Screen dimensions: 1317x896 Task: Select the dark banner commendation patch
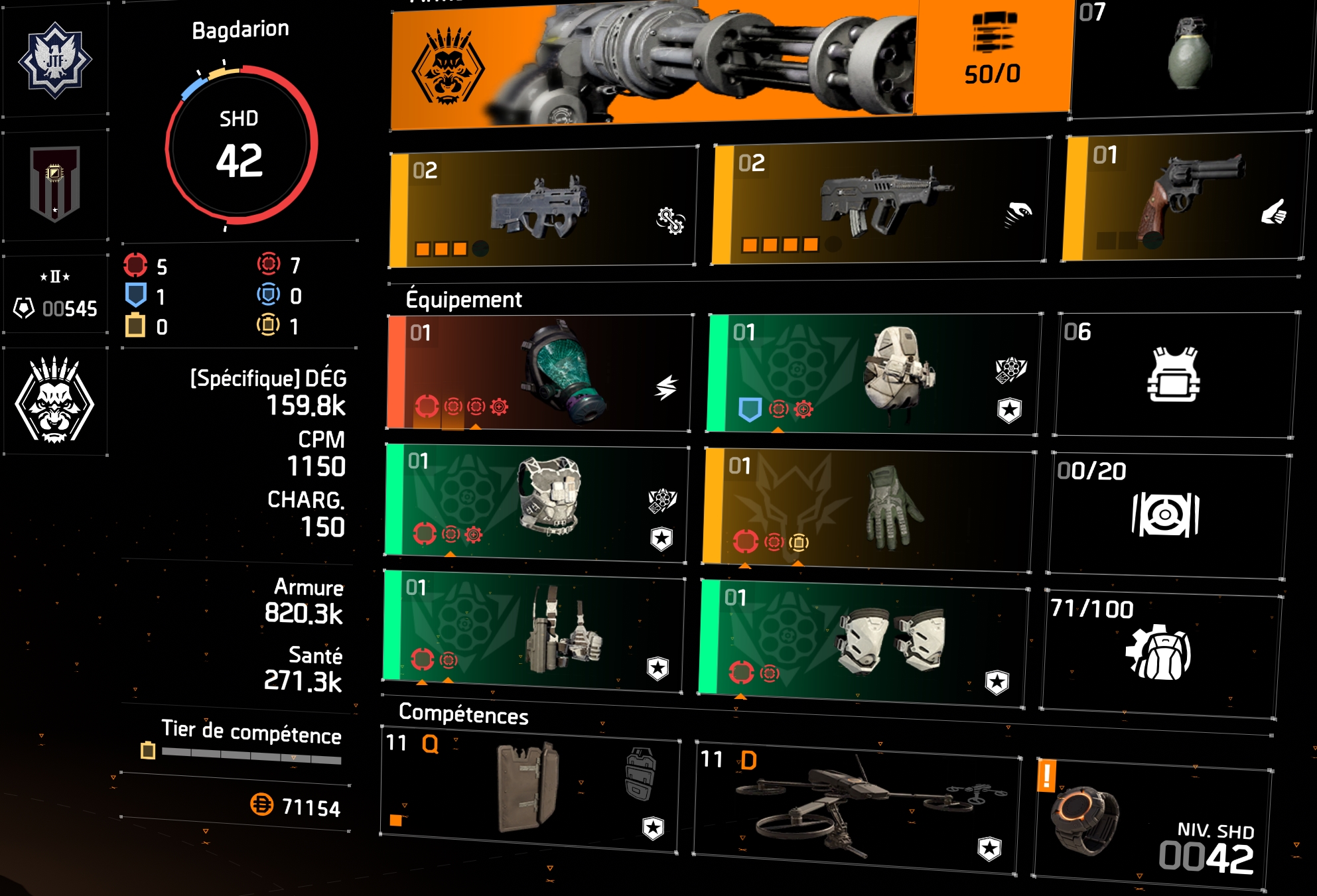(x=55, y=184)
